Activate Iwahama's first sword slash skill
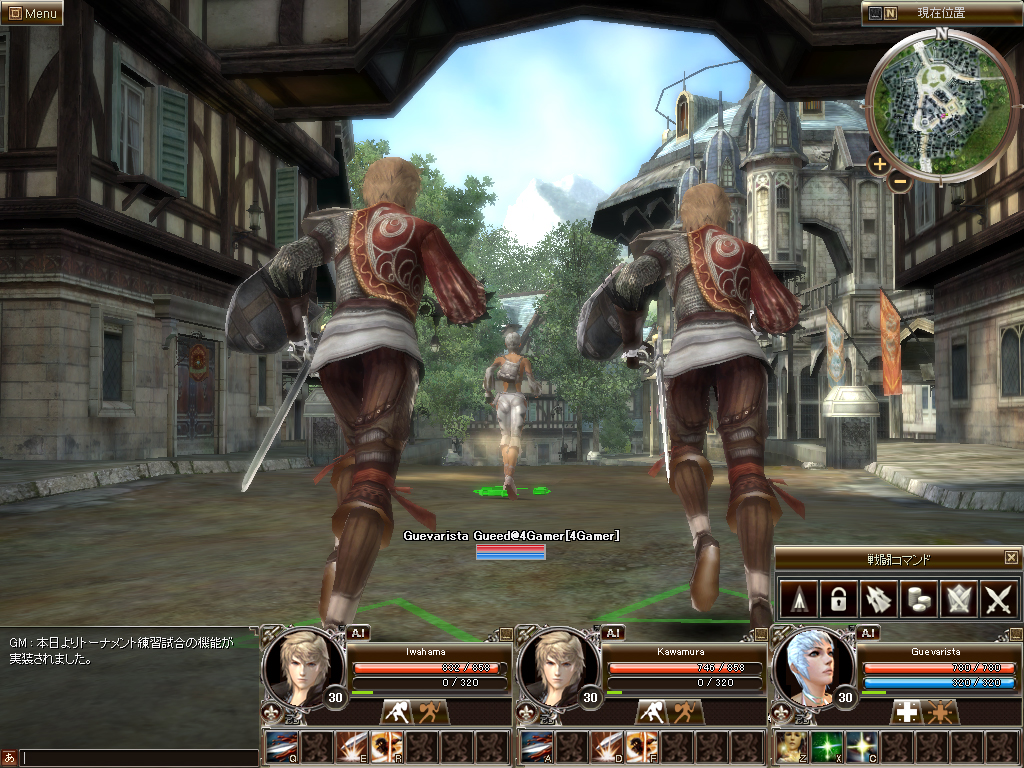The height and width of the screenshot is (768, 1024). tap(281, 747)
